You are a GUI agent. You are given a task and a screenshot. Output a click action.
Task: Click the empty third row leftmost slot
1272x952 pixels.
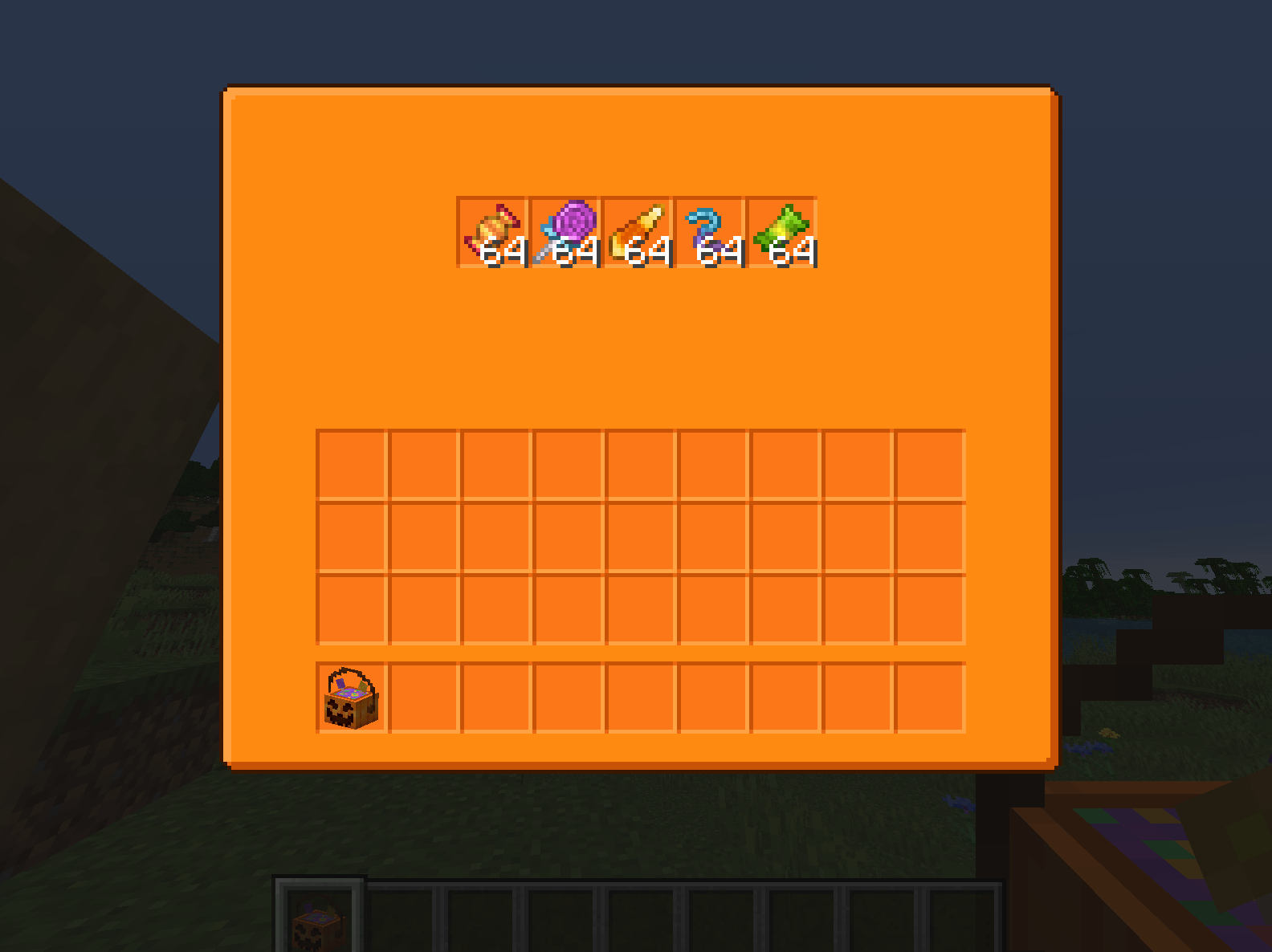pyautogui.click(x=351, y=608)
